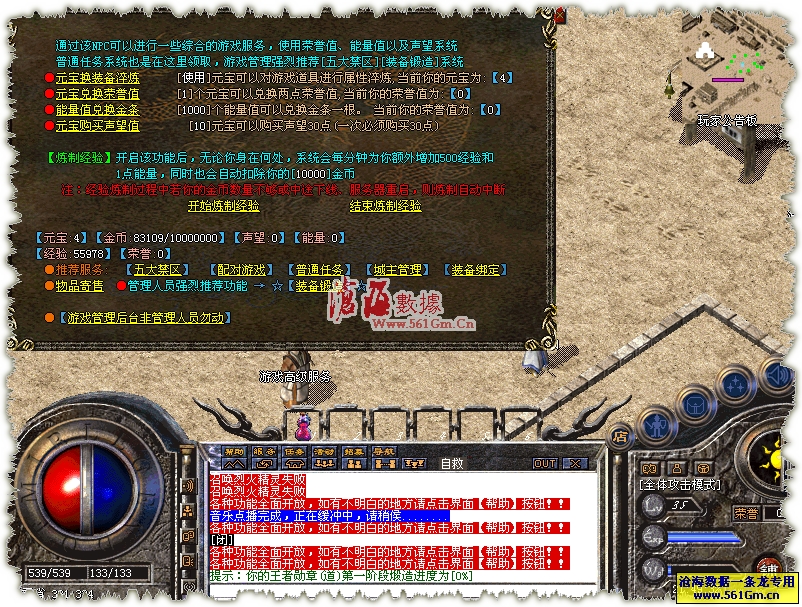Image resolution: width=802 pixels, height=607 pixels.
Task: Open 物品寄售 consignment link
Action: coord(79,286)
